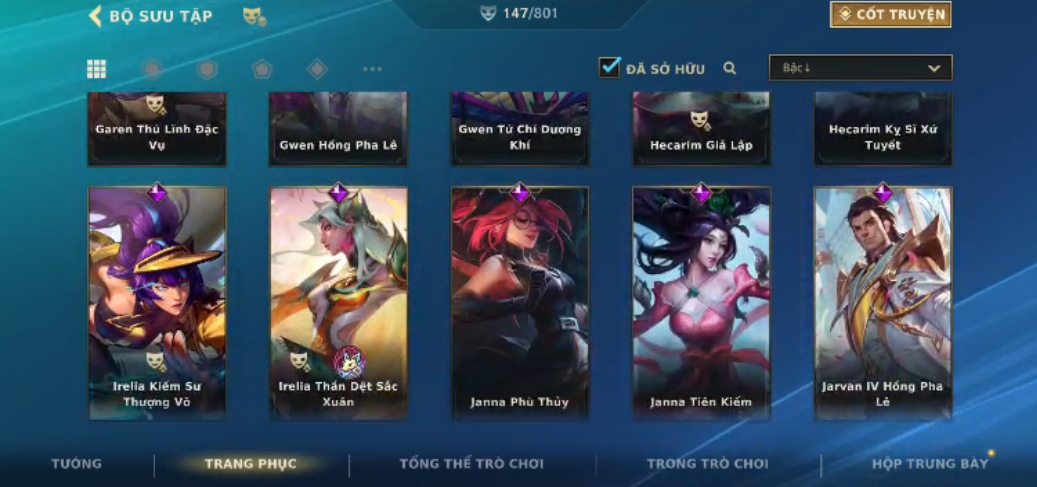Open the Trong Trò Chơi tab
This screenshot has height=487, width=1037.
[x=707, y=464]
